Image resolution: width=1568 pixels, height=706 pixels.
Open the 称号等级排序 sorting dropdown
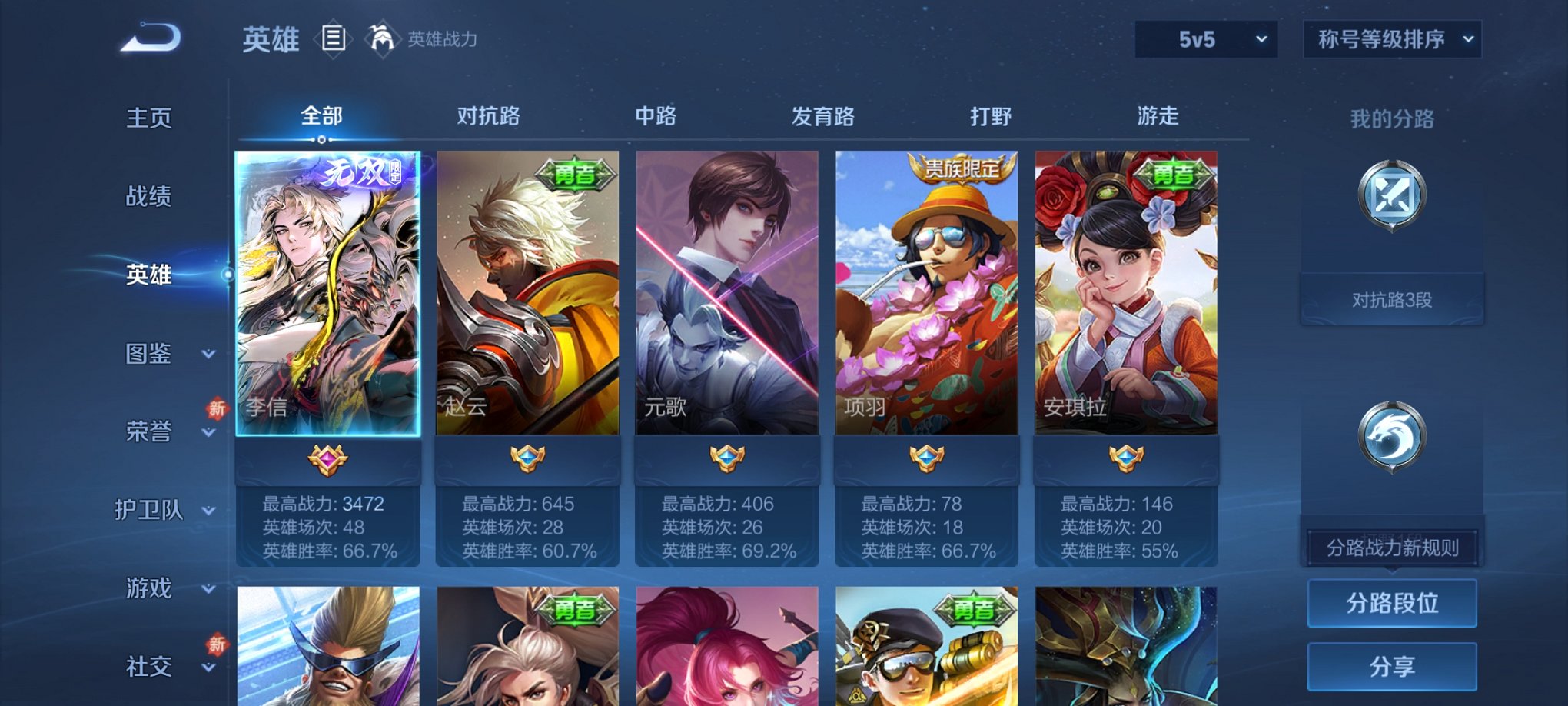[x=1390, y=38]
